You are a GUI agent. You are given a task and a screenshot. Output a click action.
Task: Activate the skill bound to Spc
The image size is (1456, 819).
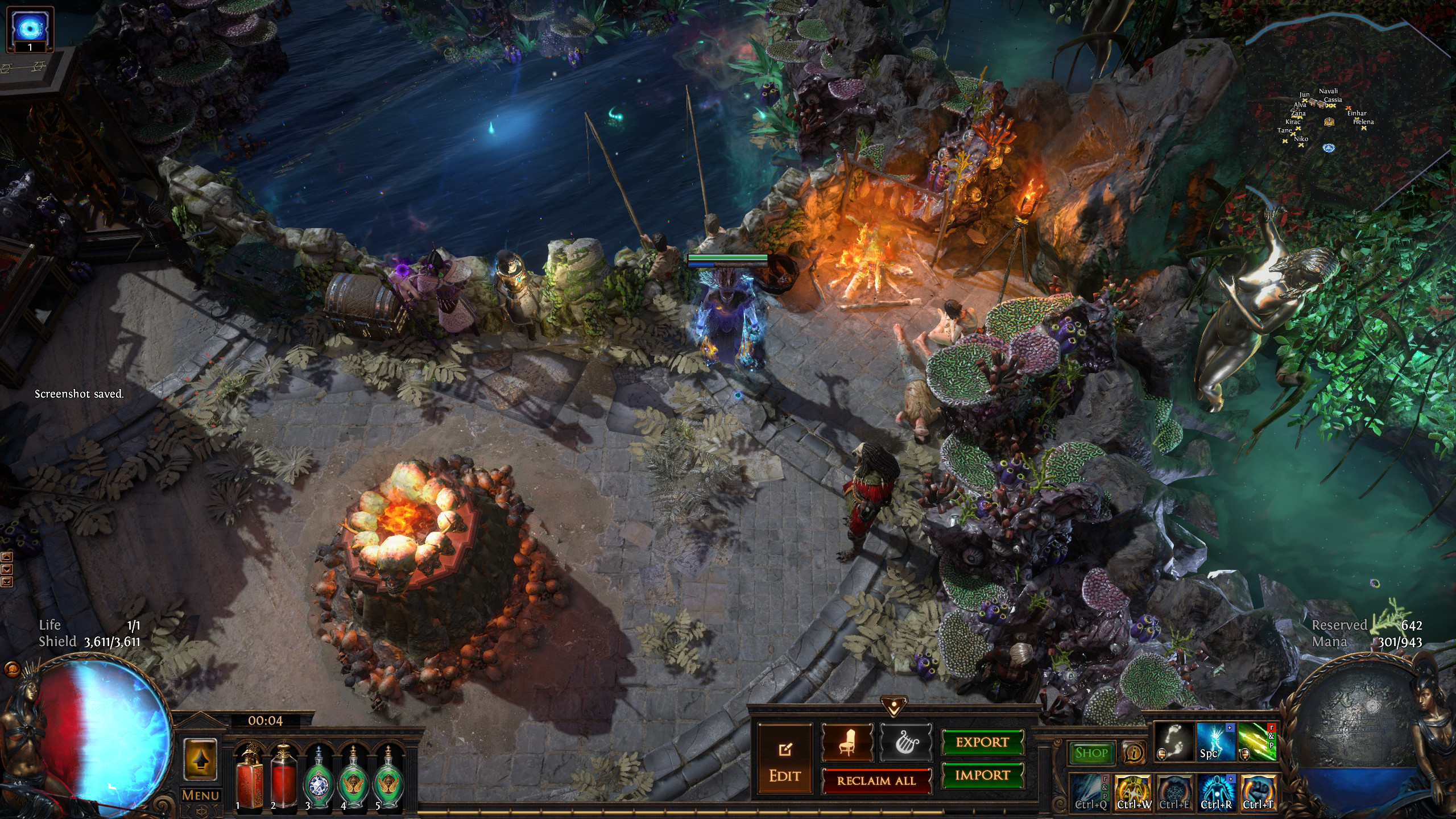[1216, 742]
